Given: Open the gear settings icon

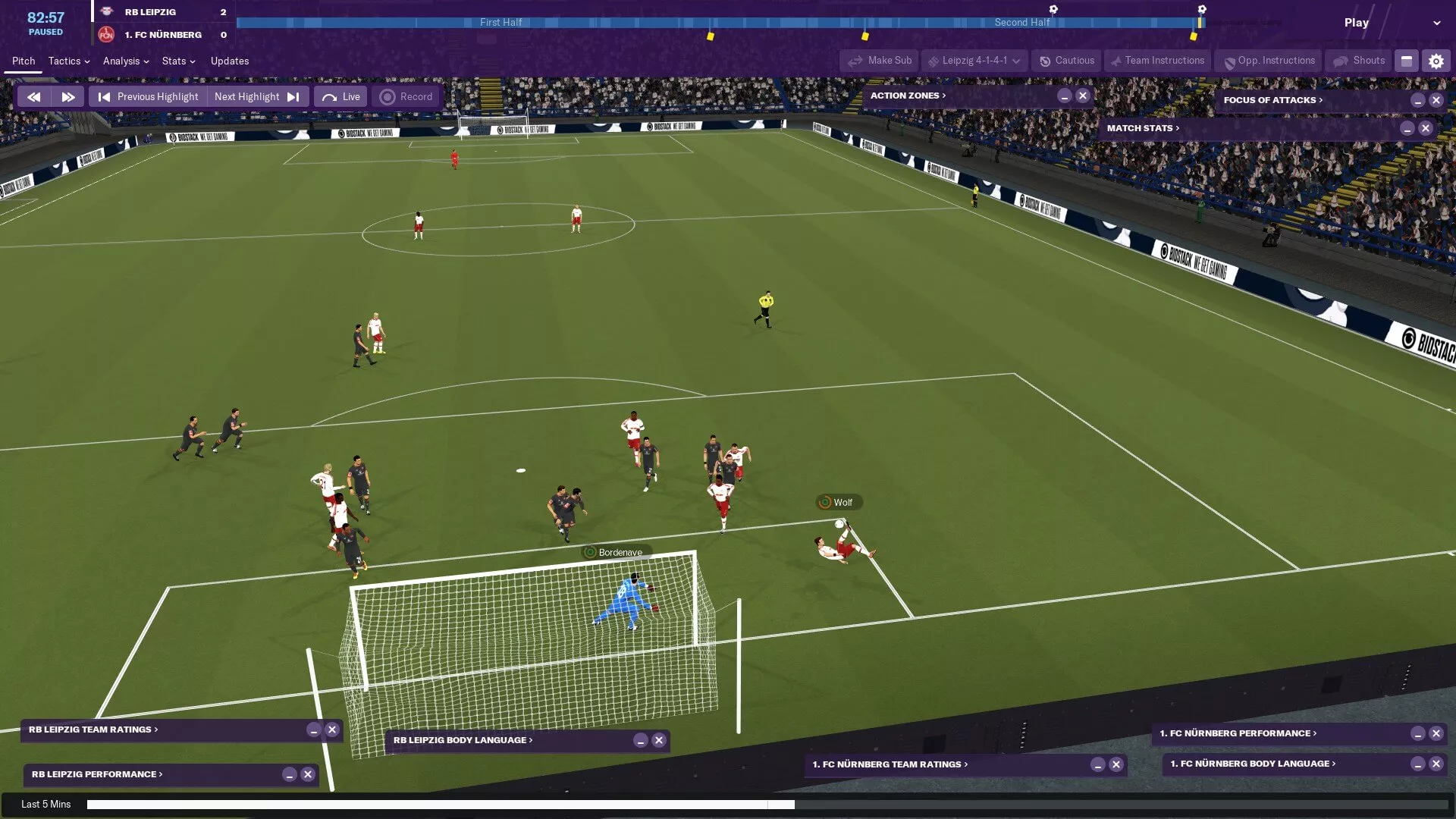Looking at the screenshot, I should coord(1436,61).
